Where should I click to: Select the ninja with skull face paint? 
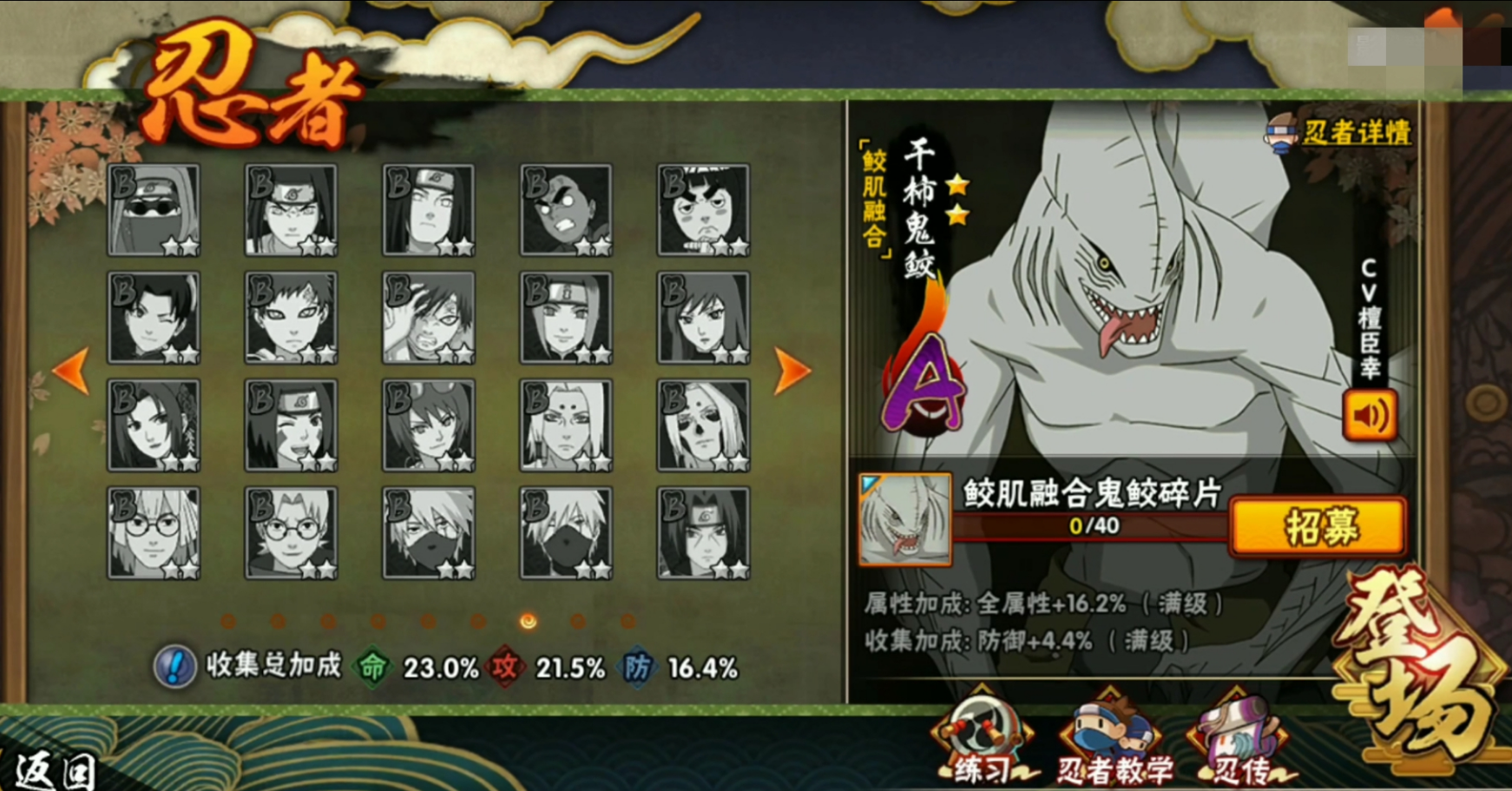(x=704, y=425)
